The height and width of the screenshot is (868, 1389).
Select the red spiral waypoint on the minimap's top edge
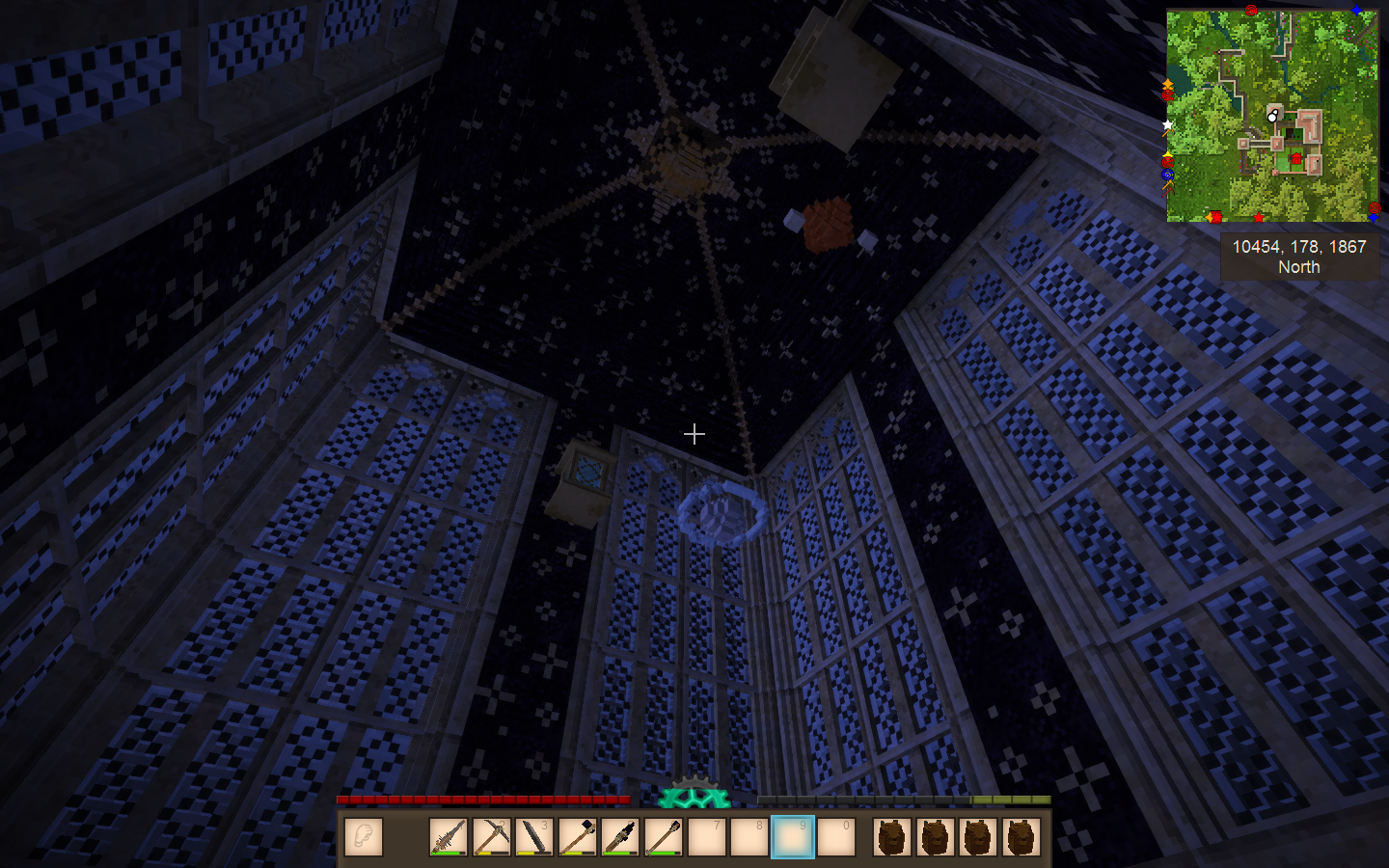point(1251,11)
